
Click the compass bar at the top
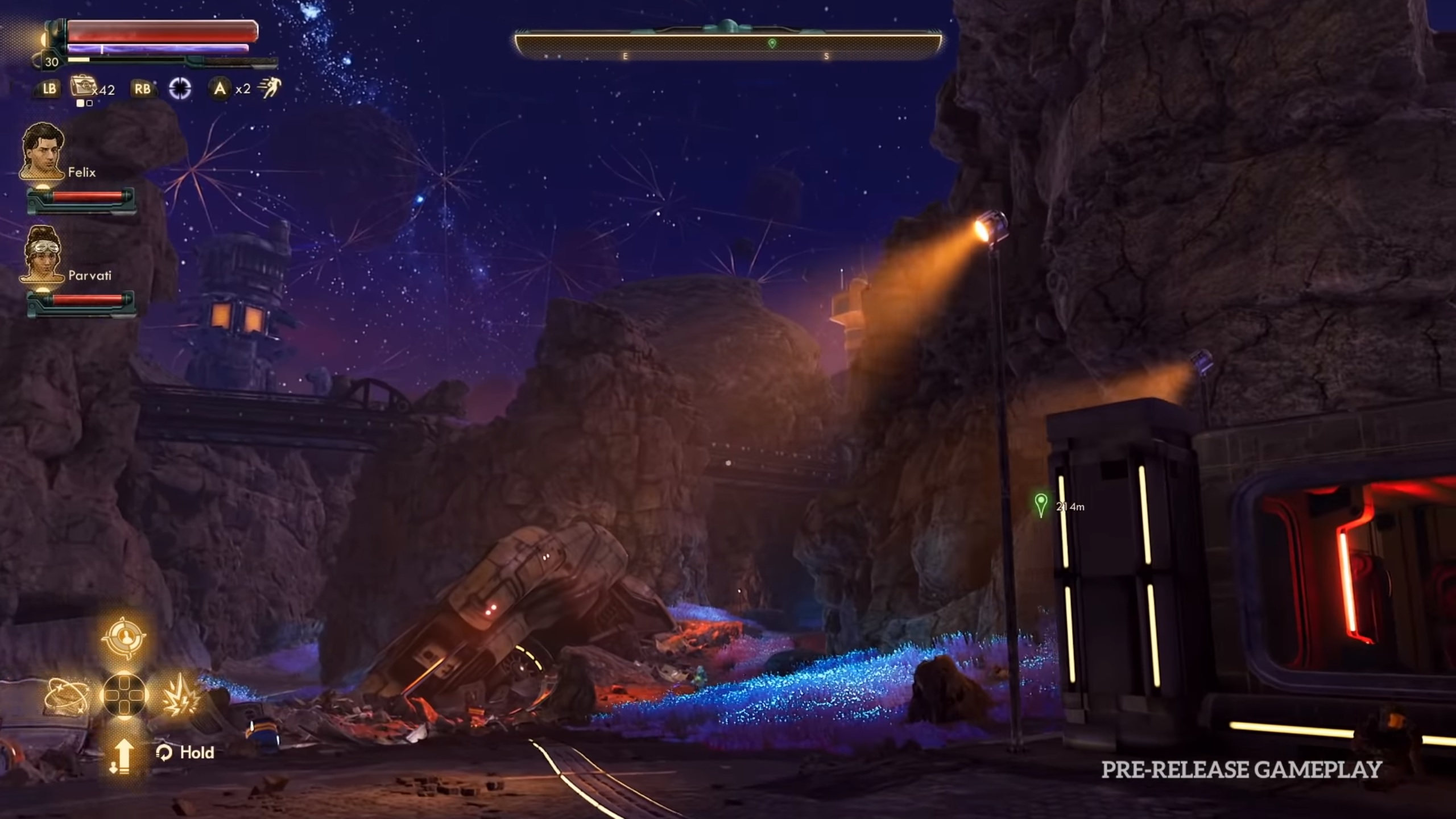(728, 44)
